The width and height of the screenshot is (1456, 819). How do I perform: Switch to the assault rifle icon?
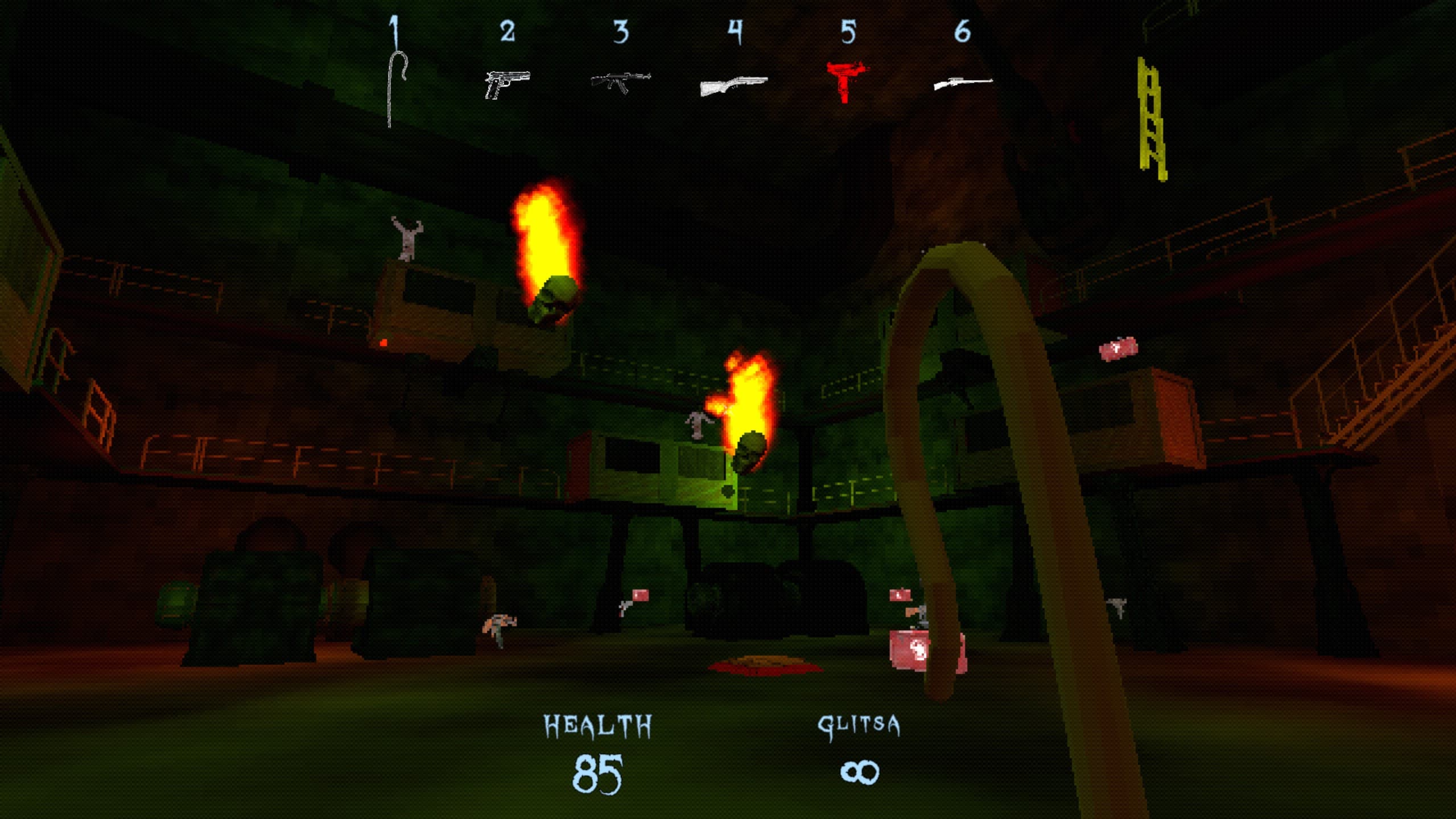pos(620,81)
